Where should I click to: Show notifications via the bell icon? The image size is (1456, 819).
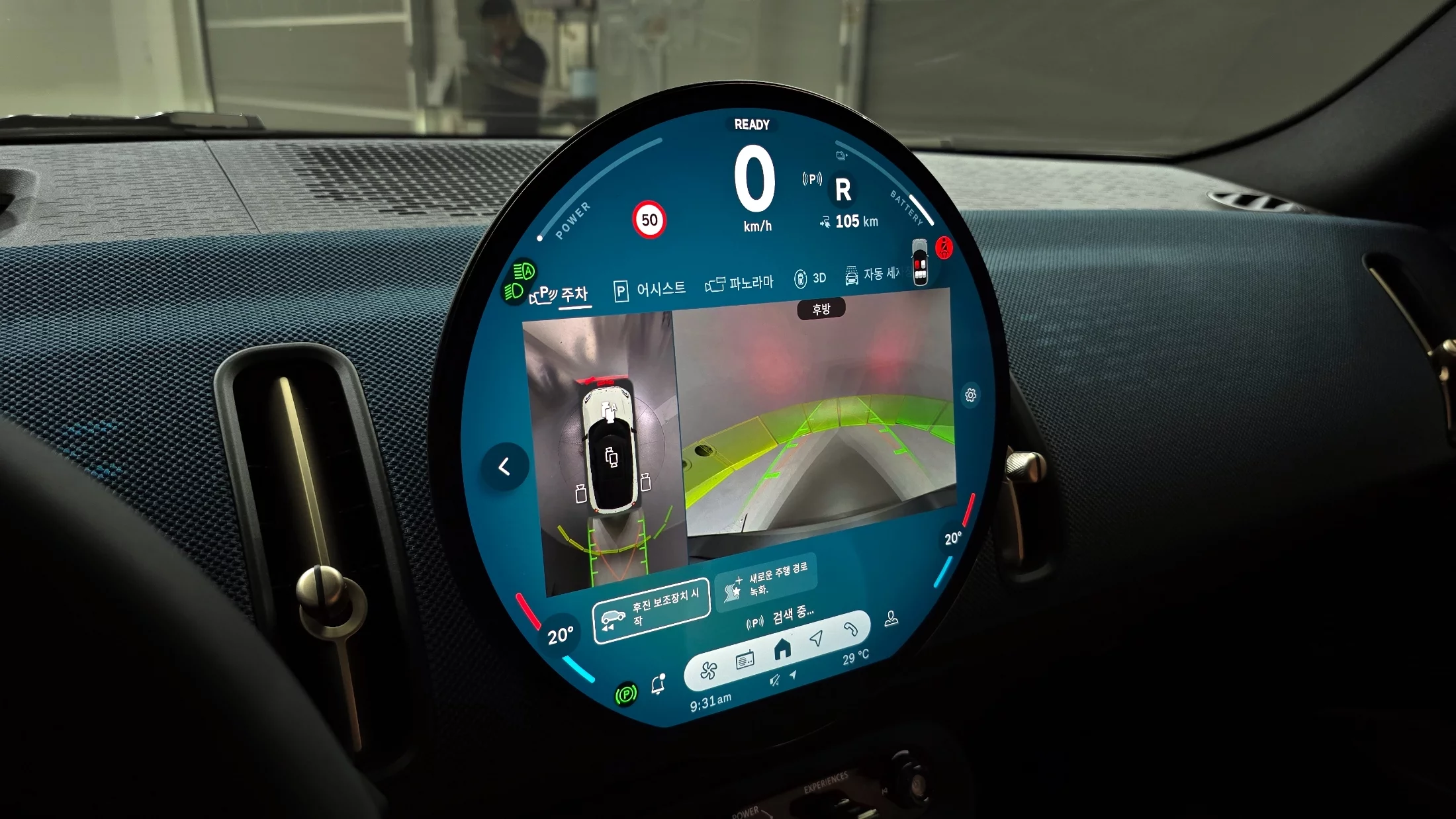[658, 685]
